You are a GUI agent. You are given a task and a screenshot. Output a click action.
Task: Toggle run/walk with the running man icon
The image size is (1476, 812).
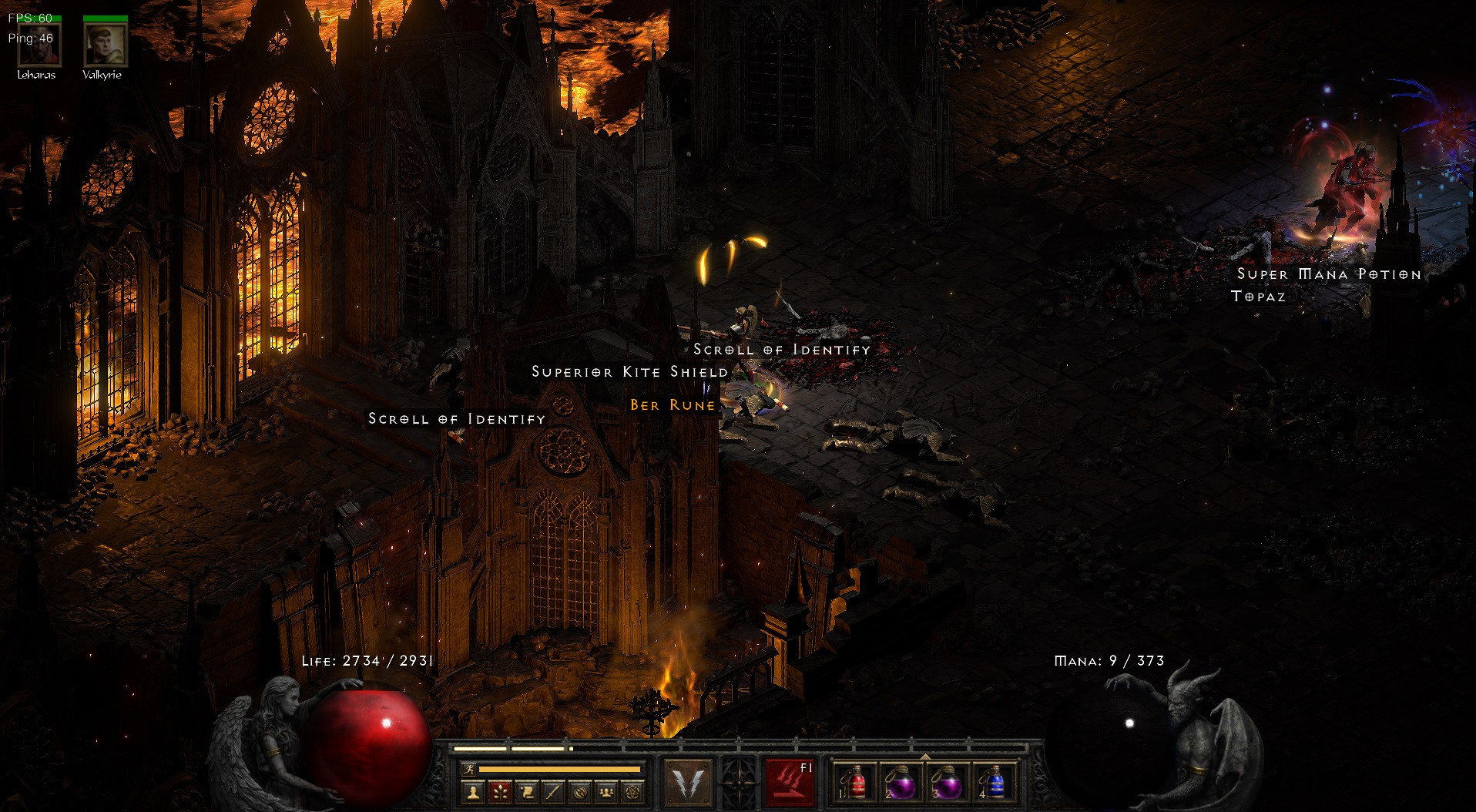pyautogui.click(x=468, y=768)
